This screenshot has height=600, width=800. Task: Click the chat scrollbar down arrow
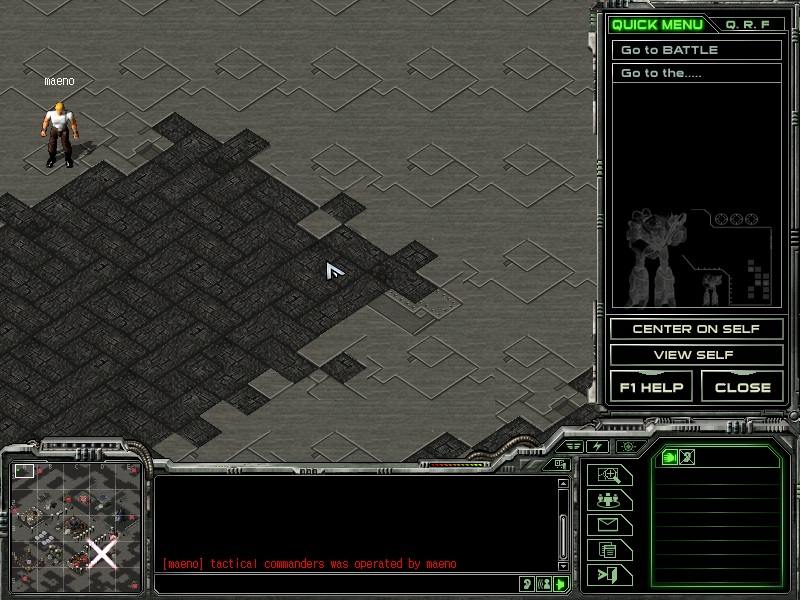pyautogui.click(x=562, y=566)
